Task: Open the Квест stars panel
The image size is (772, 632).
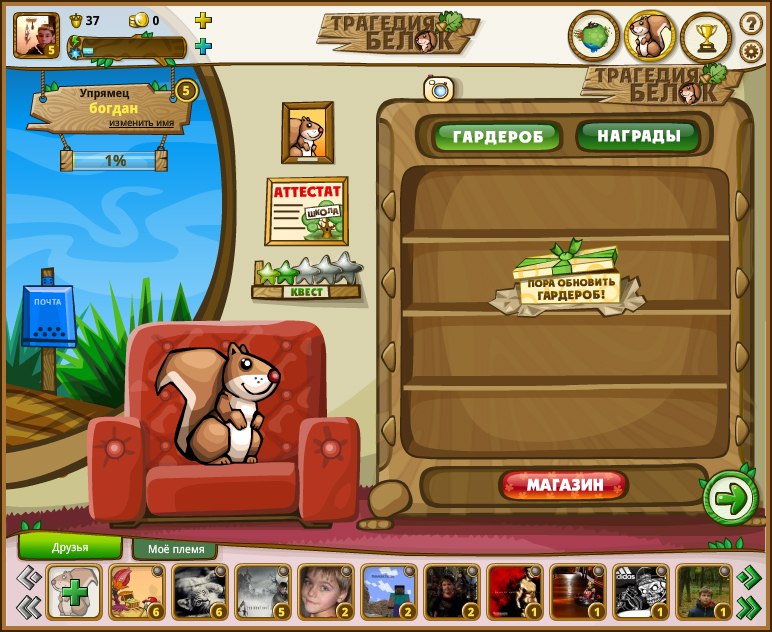Action: coord(306,279)
